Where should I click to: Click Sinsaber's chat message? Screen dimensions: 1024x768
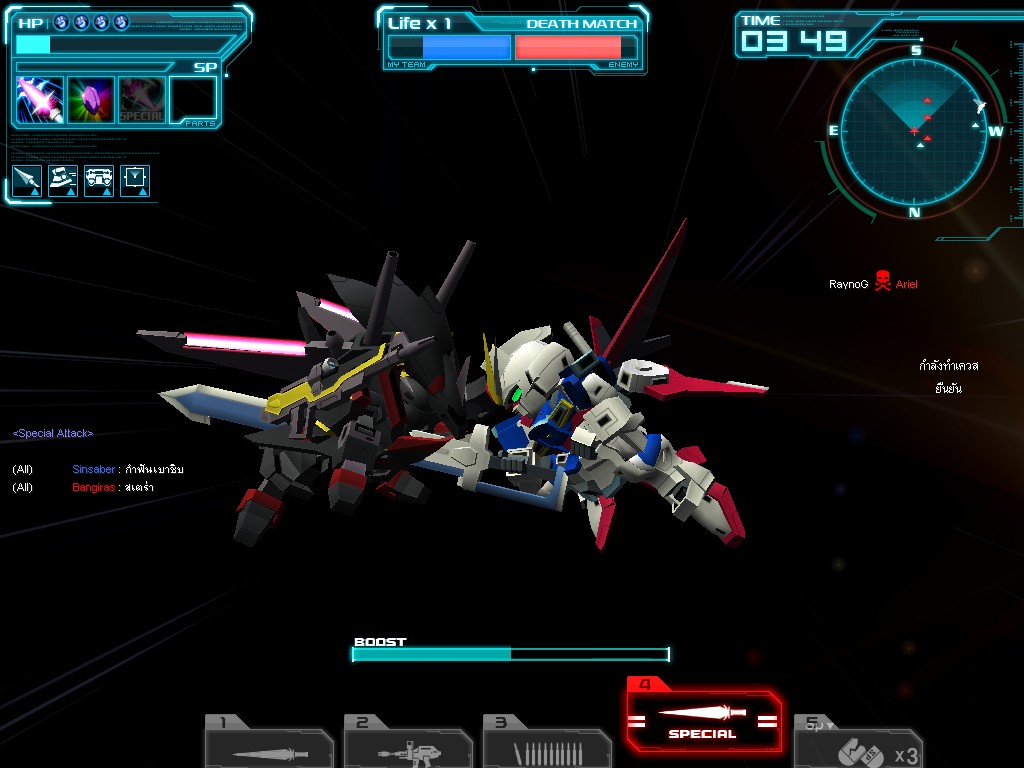click(128, 469)
